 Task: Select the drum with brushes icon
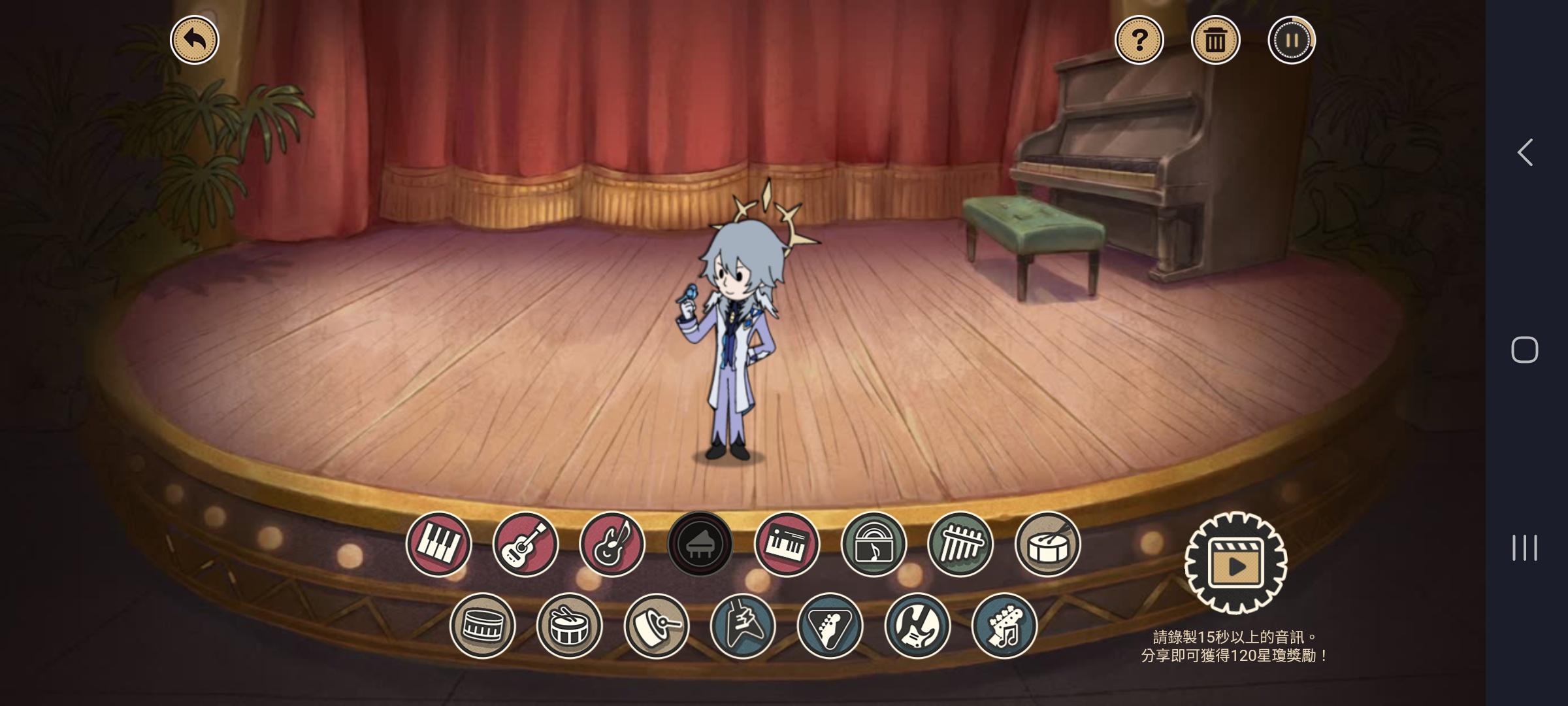(1047, 544)
